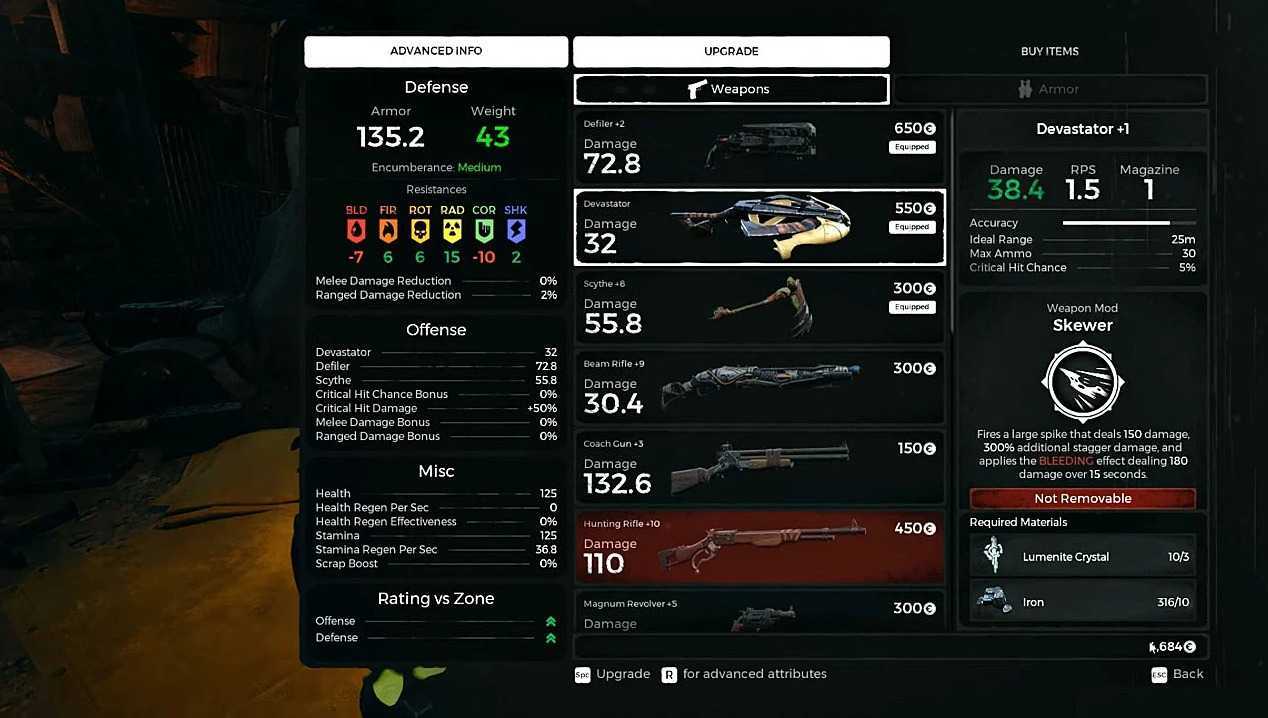Select the Weapons category

731,89
